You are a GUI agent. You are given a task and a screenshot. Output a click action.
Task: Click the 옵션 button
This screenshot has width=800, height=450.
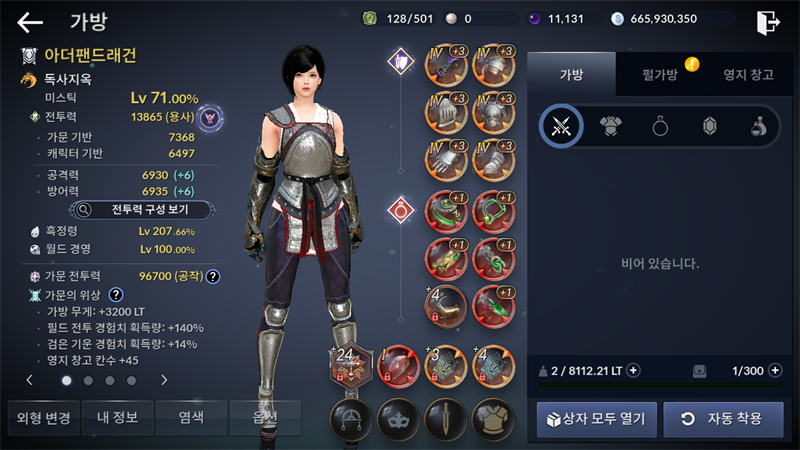coord(265,417)
